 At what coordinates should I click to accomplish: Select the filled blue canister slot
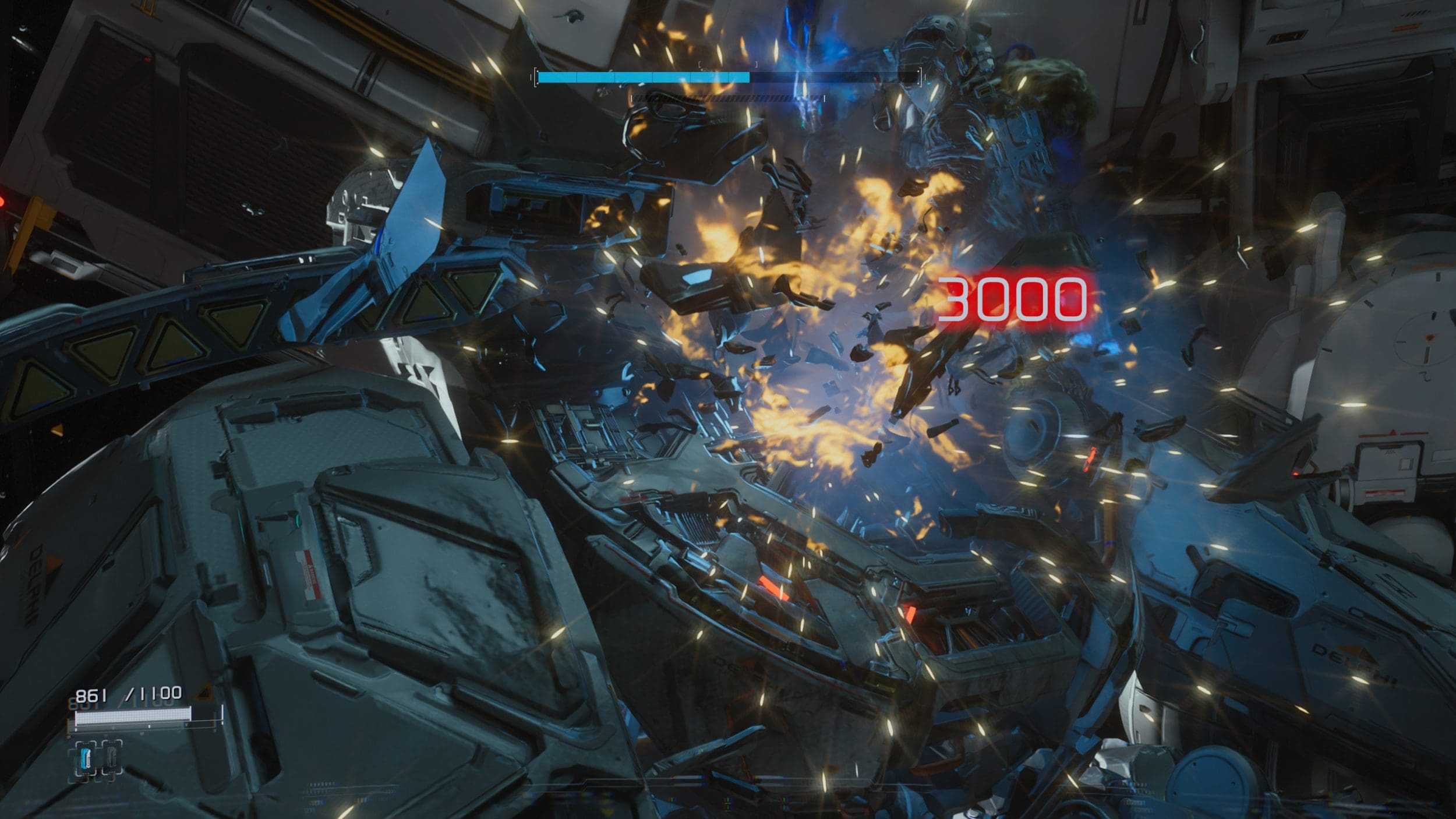point(87,758)
